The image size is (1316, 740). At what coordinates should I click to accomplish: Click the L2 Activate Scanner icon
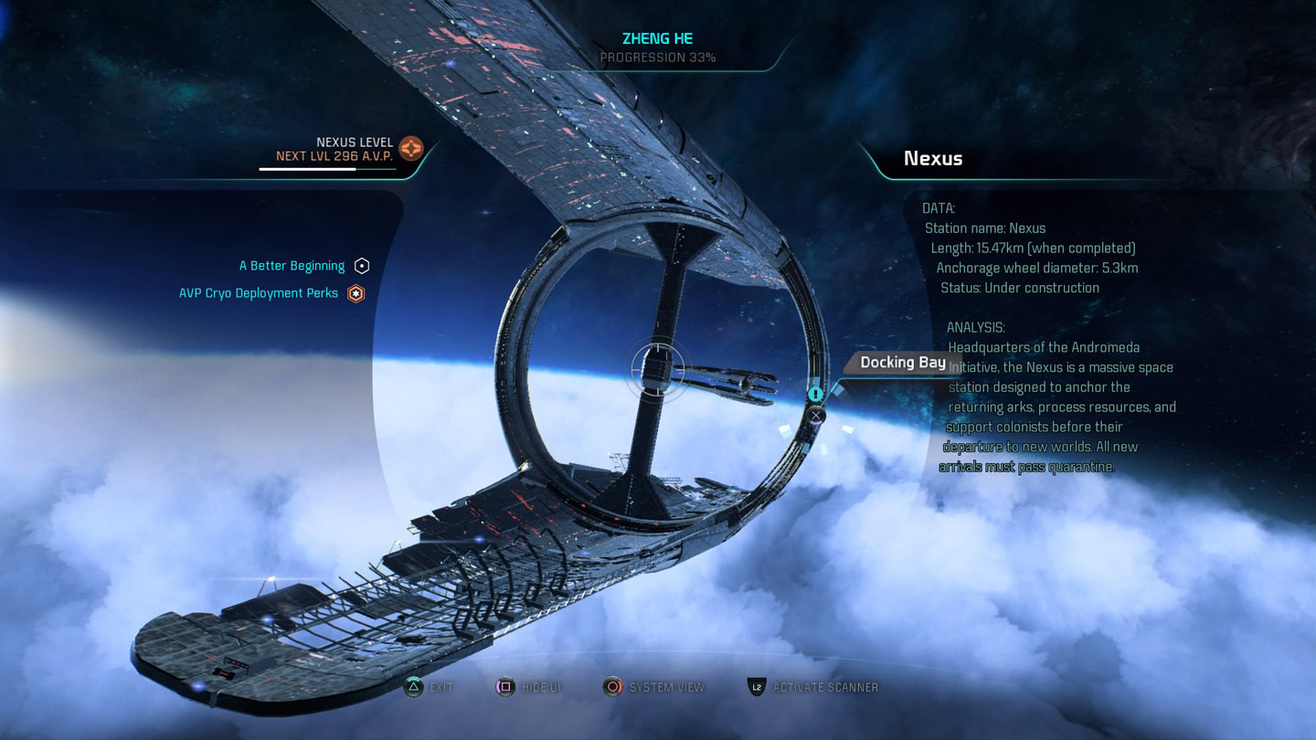(758, 687)
